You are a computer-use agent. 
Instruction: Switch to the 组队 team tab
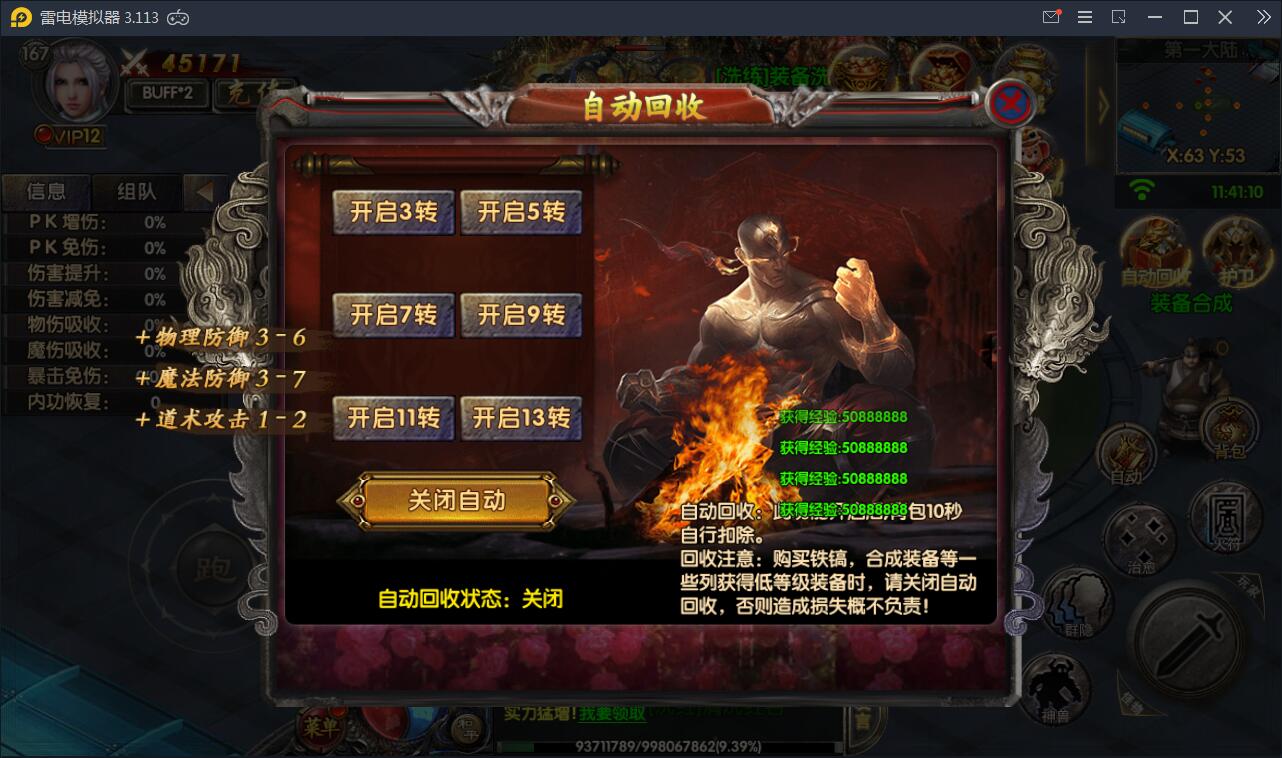pyautogui.click(x=136, y=192)
